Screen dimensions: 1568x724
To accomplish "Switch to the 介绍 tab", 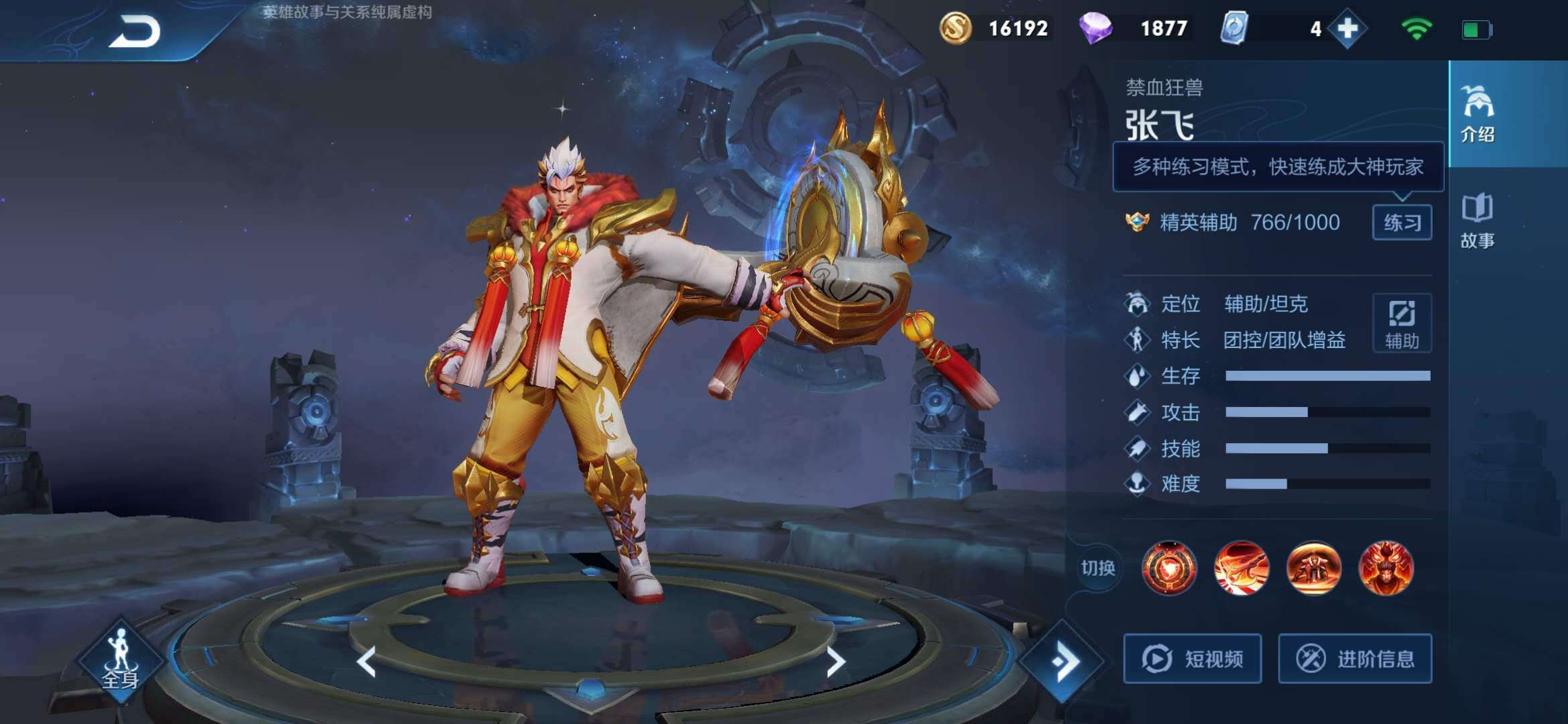I will click(1477, 114).
